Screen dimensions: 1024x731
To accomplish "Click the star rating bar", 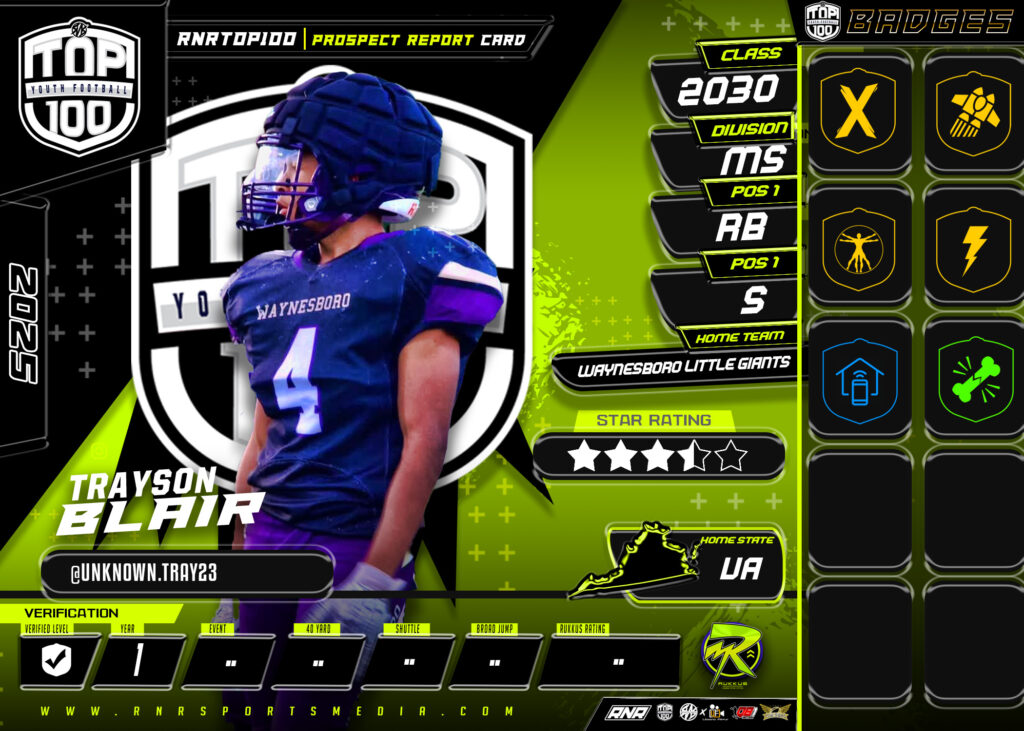I will click(x=658, y=455).
